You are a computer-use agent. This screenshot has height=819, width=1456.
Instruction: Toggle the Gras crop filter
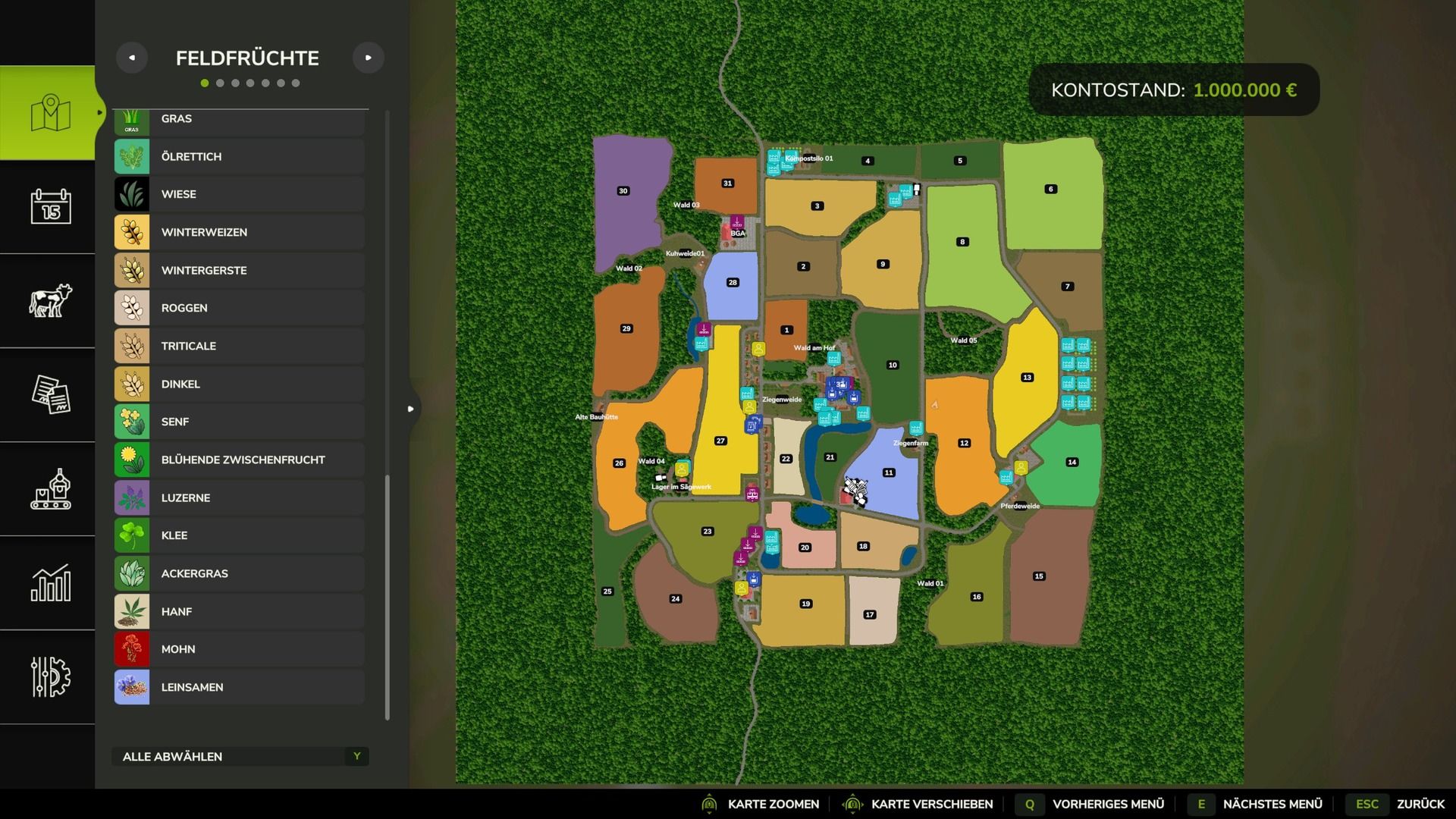coord(239,120)
